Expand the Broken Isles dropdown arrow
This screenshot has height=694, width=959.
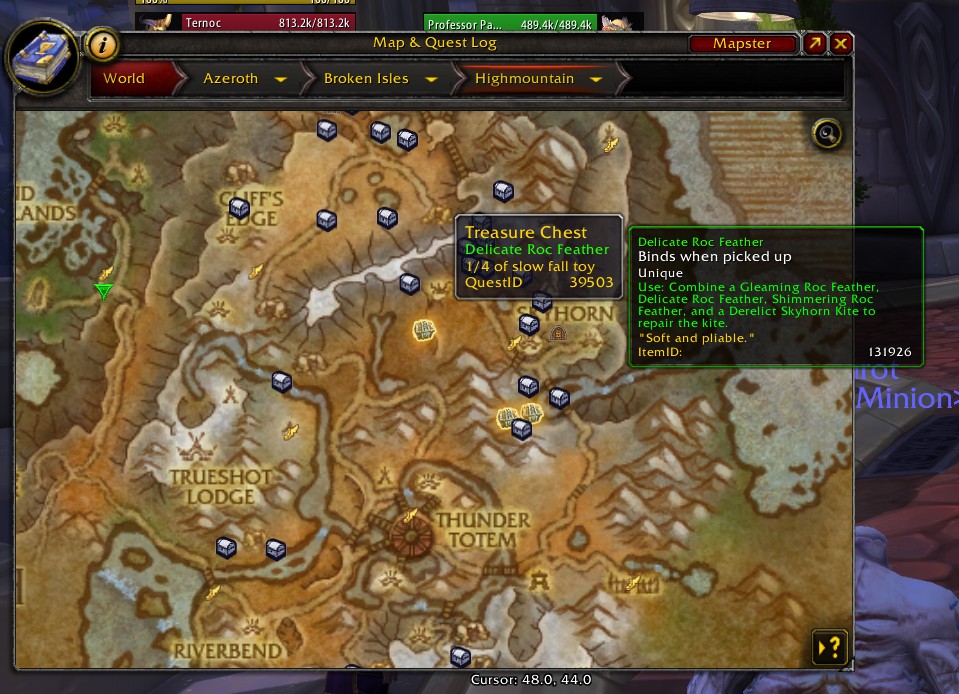(x=432, y=79)
